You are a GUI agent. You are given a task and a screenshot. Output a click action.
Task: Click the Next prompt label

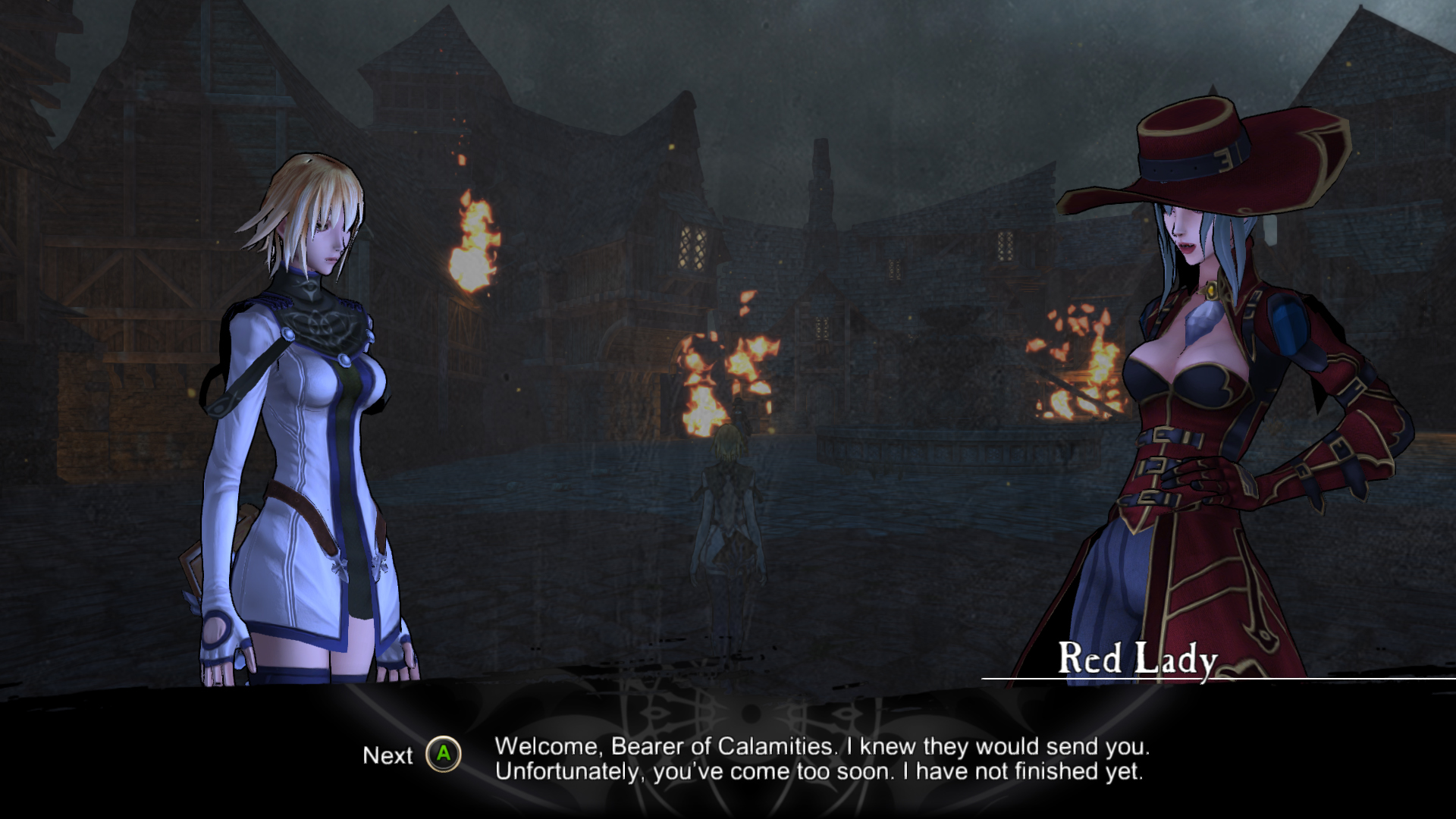389,756
